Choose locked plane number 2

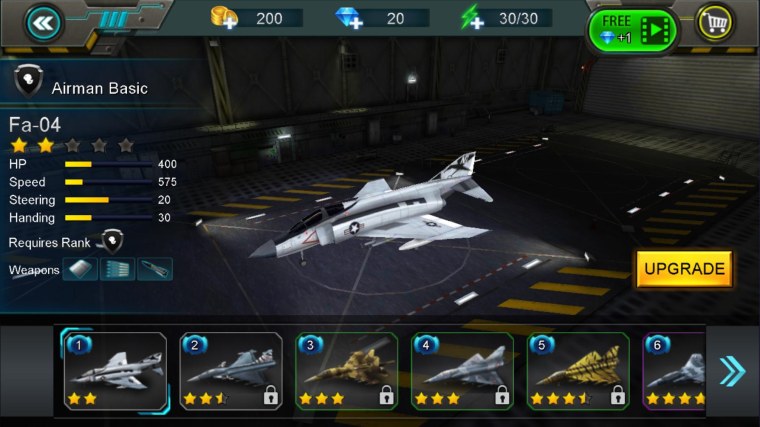click(231, 372)
